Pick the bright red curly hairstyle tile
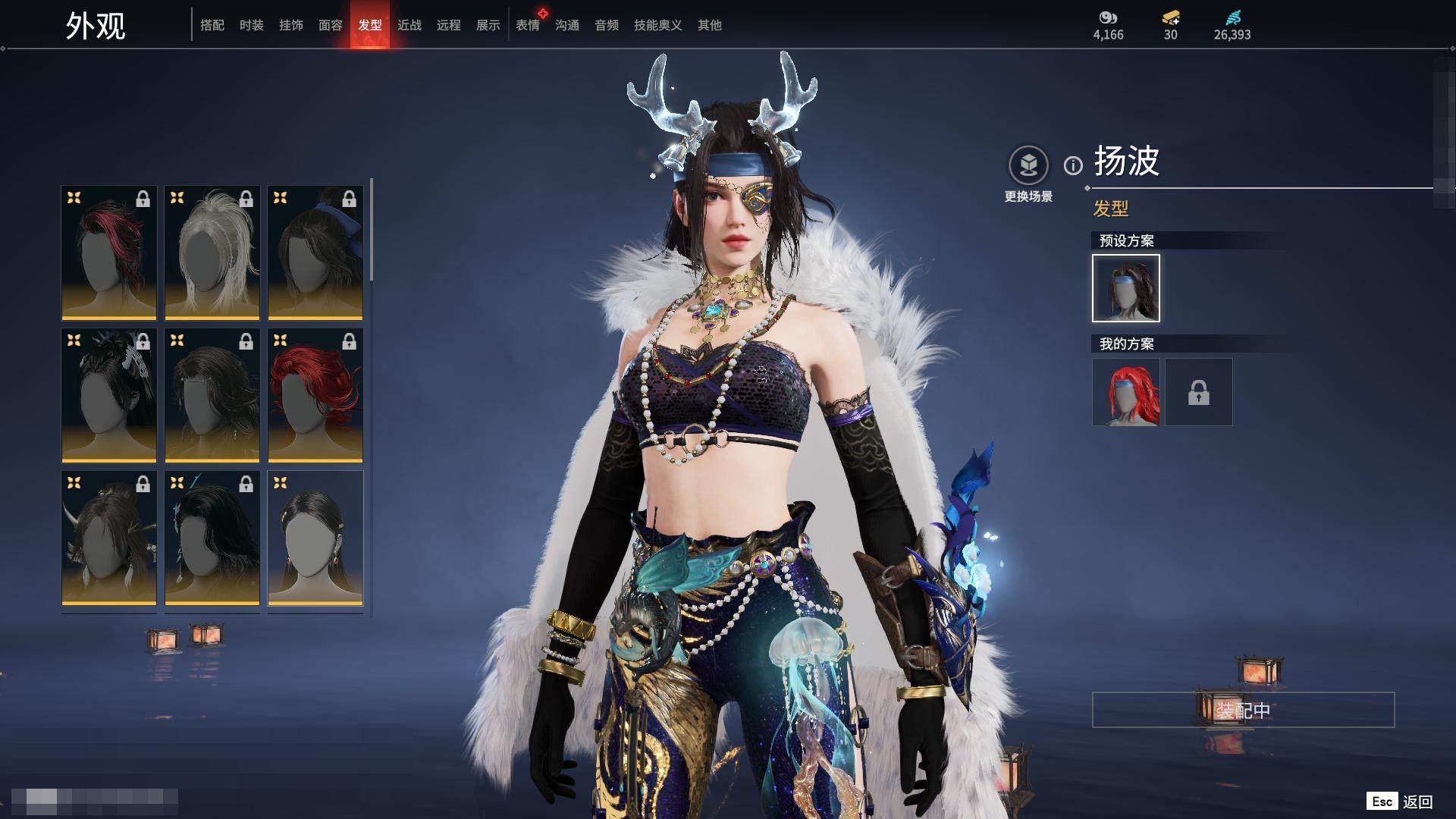 (315, 395)
